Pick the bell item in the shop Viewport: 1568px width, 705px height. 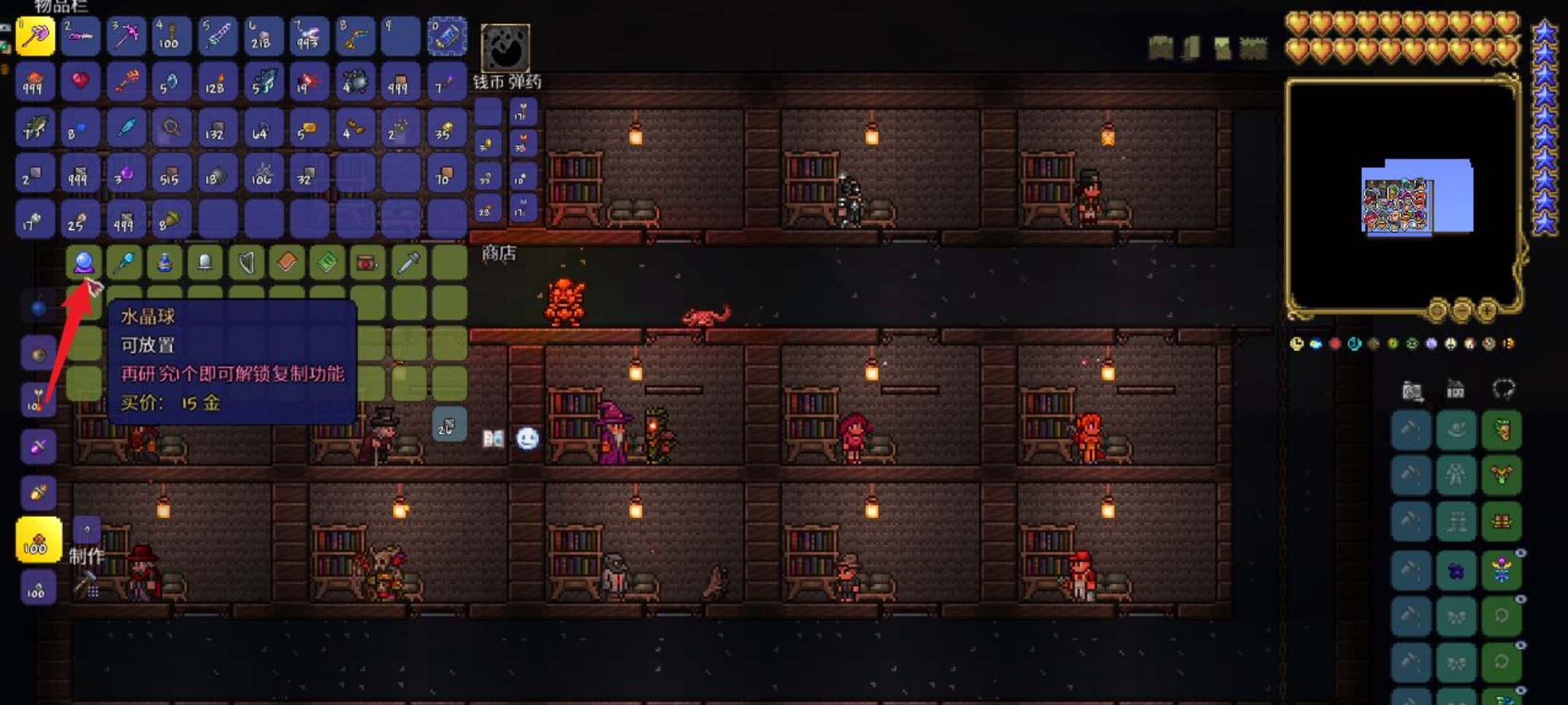click(x=205, y=263)
